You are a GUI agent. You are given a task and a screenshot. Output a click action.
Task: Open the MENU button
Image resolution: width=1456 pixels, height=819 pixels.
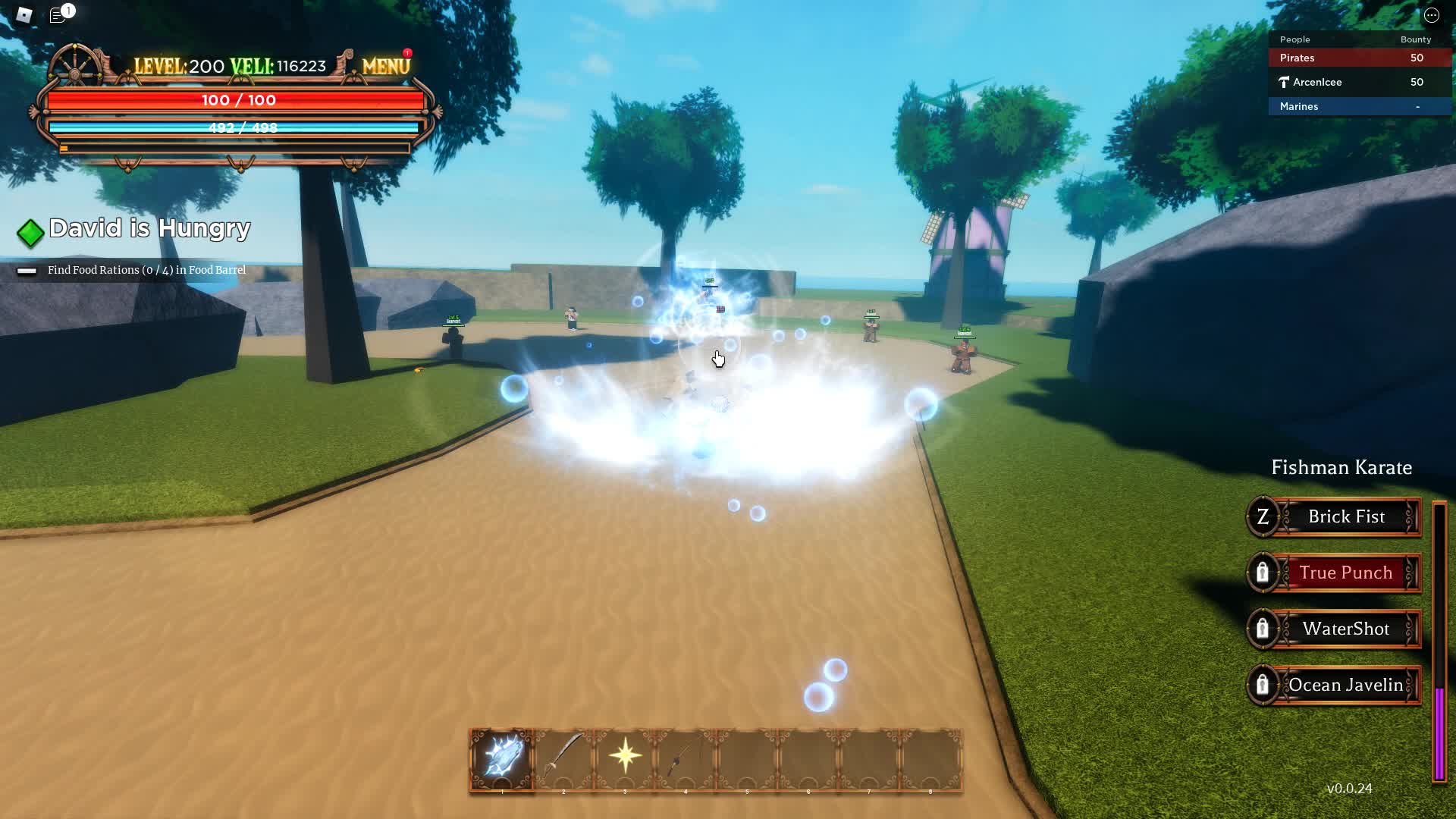point(386,67)
